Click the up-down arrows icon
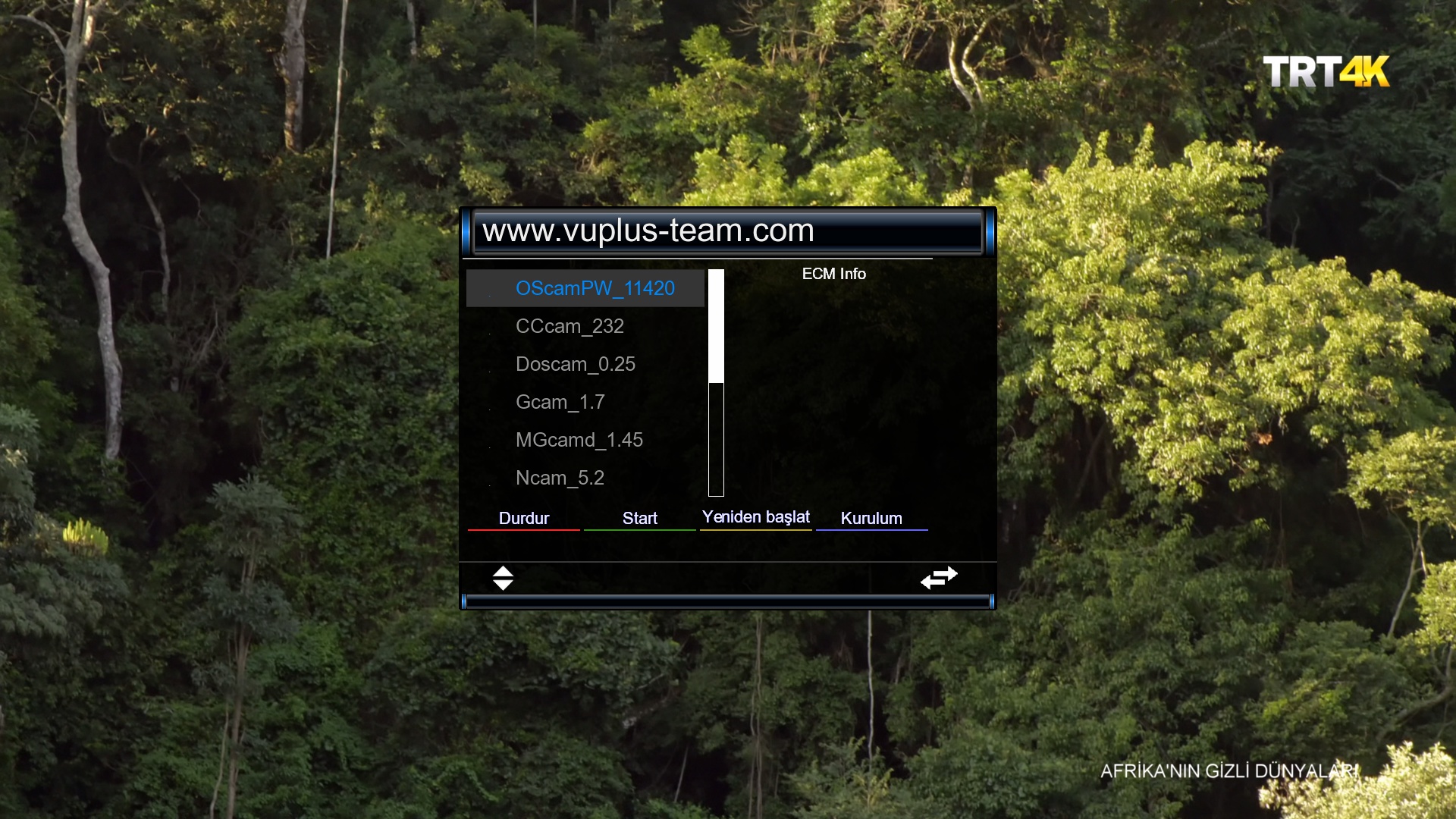This screenshot has height=819, width=1456. point(503,578)
